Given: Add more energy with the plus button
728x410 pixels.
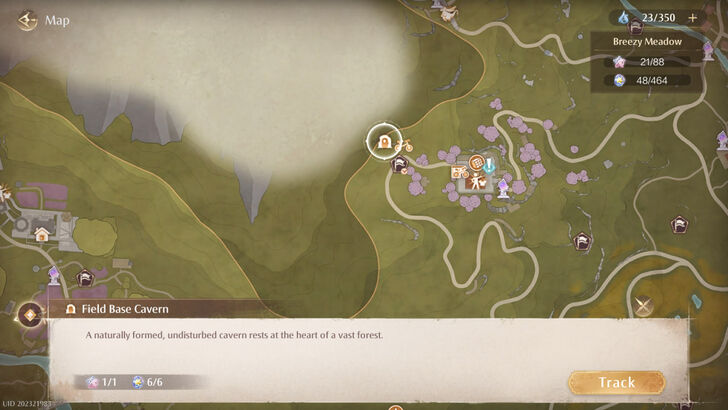Looking at the screenshot, I should tap(692, 18).
